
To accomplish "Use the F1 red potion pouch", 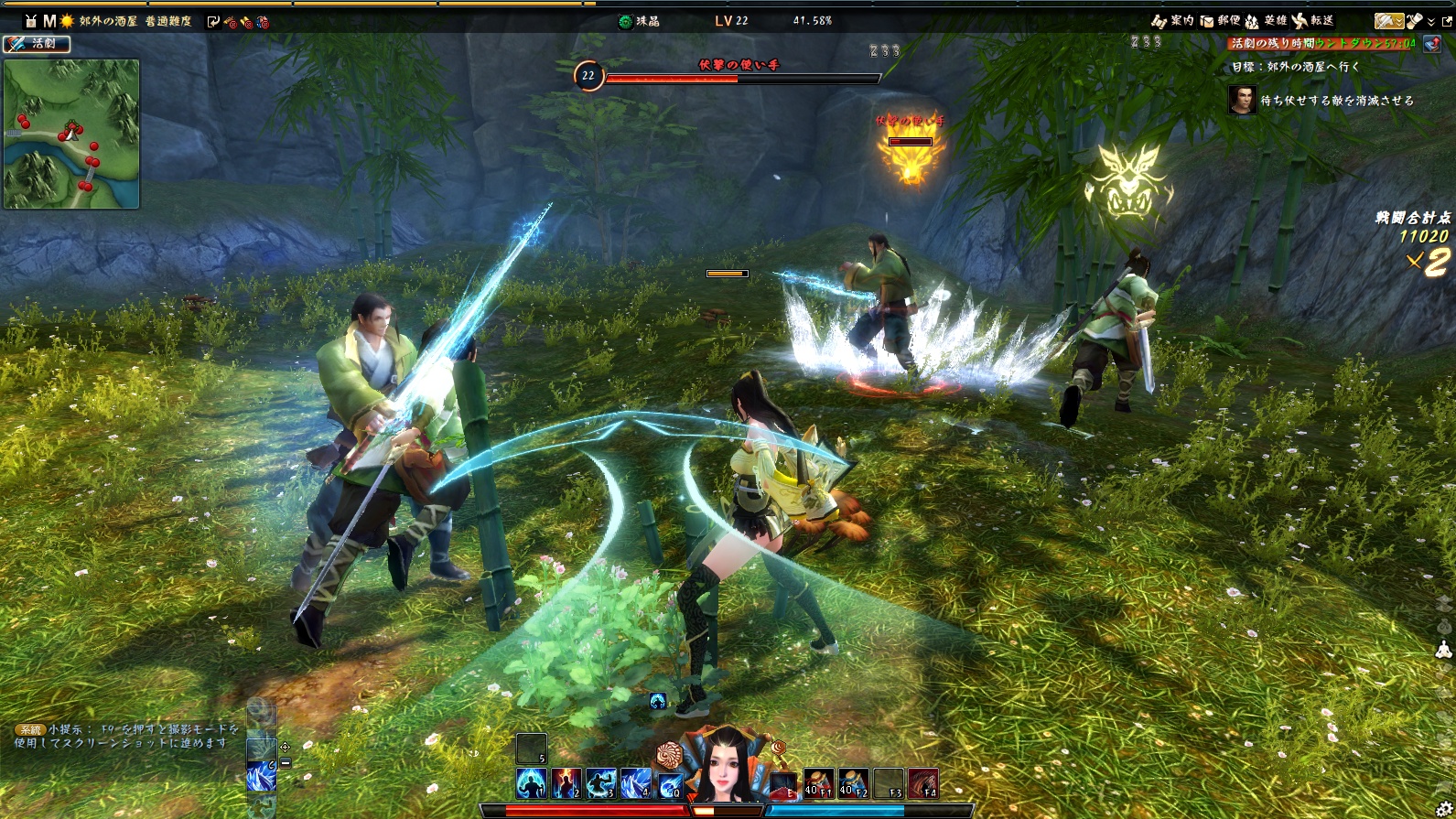I will coord(818,783).
